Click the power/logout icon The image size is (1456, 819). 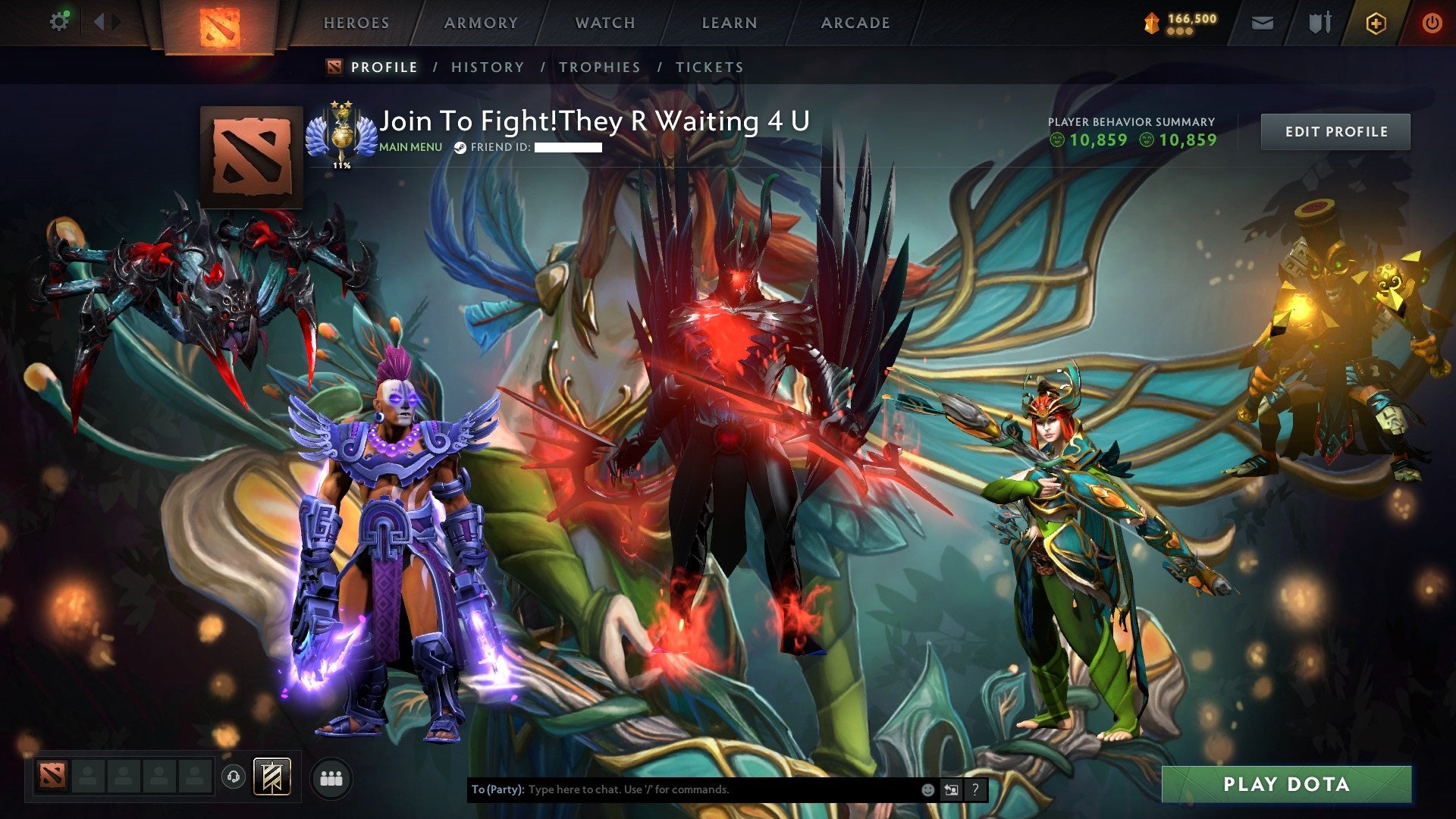[1433, 23]
